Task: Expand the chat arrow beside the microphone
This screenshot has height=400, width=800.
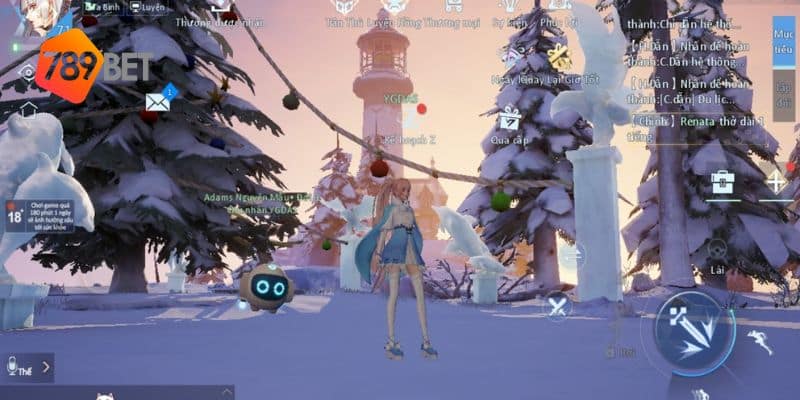Action: pyautogui.click(x=46, y=368)
